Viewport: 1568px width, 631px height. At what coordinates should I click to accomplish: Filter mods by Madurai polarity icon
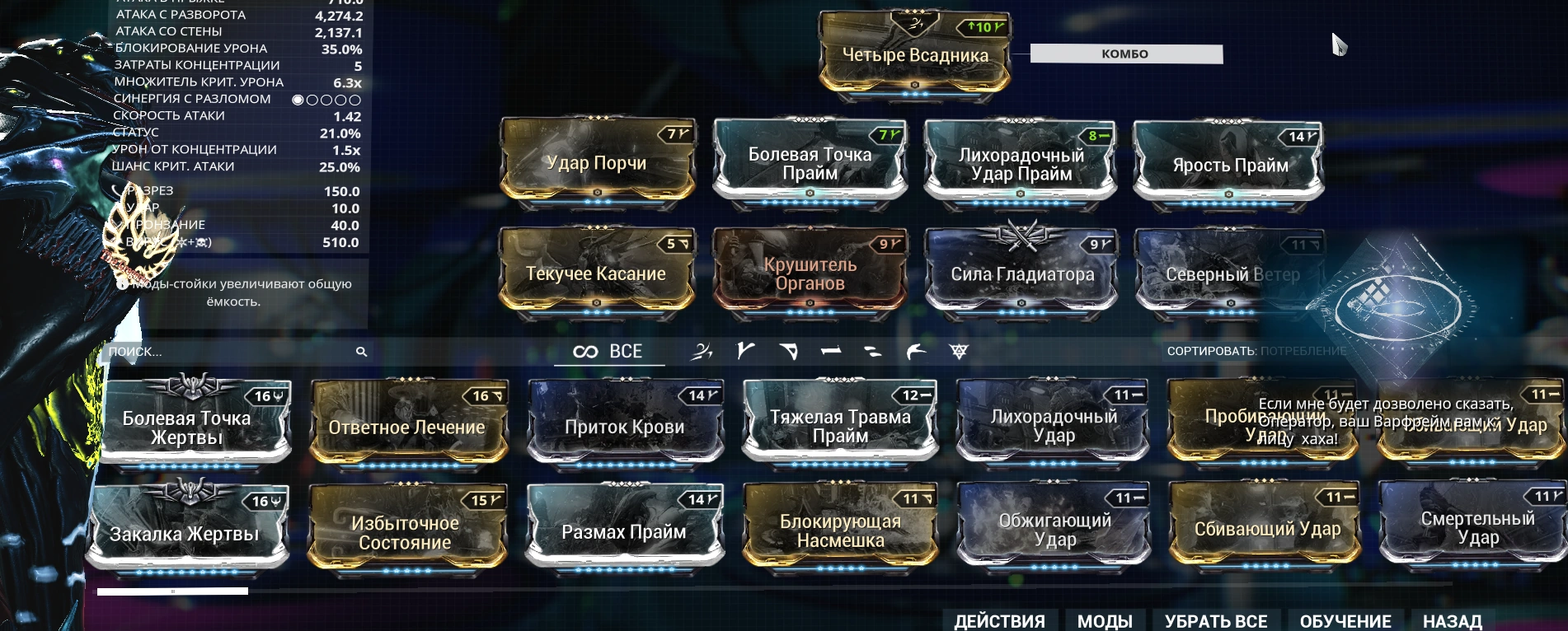[x=745, y=351]
